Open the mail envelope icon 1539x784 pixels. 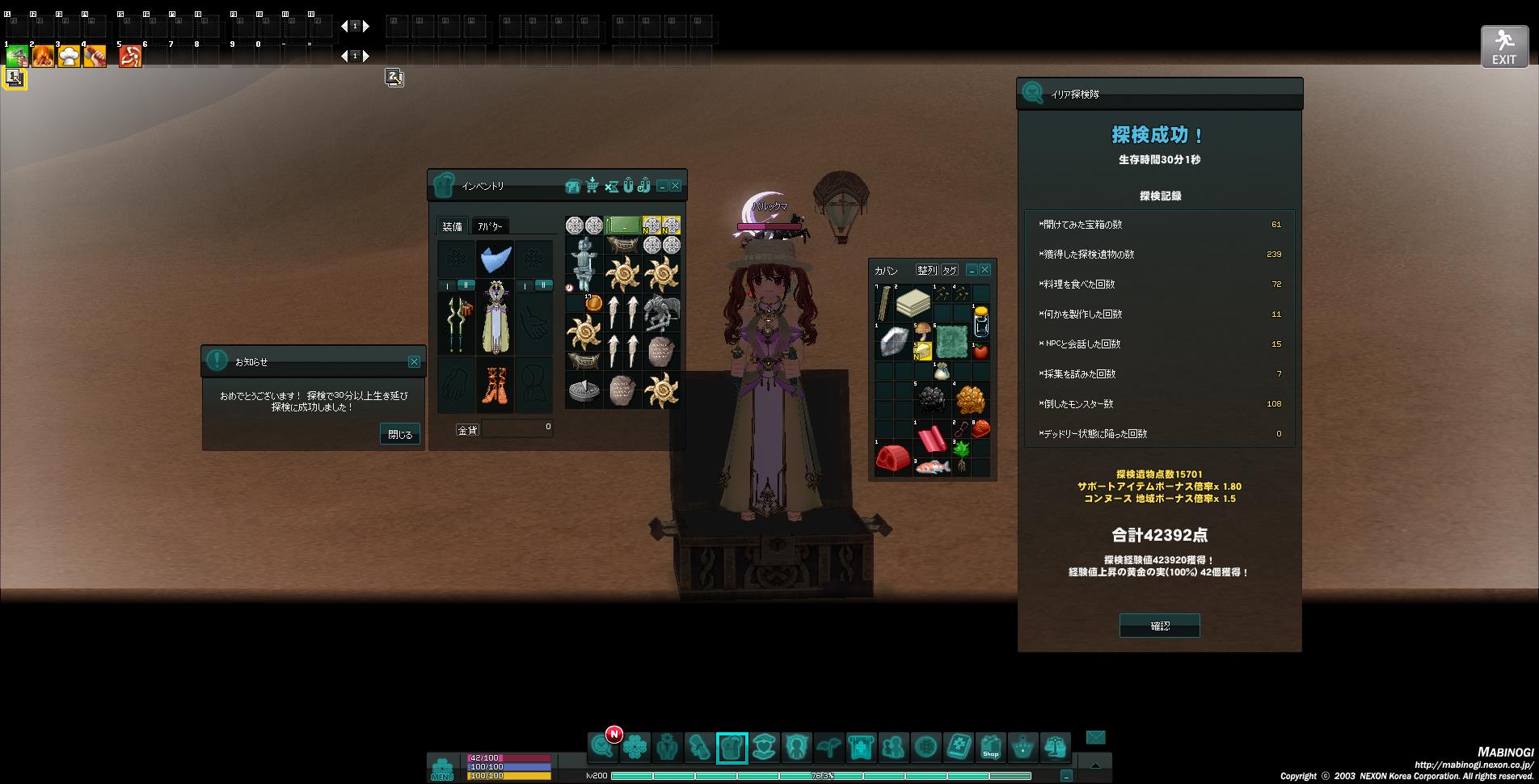(1095, 737)
